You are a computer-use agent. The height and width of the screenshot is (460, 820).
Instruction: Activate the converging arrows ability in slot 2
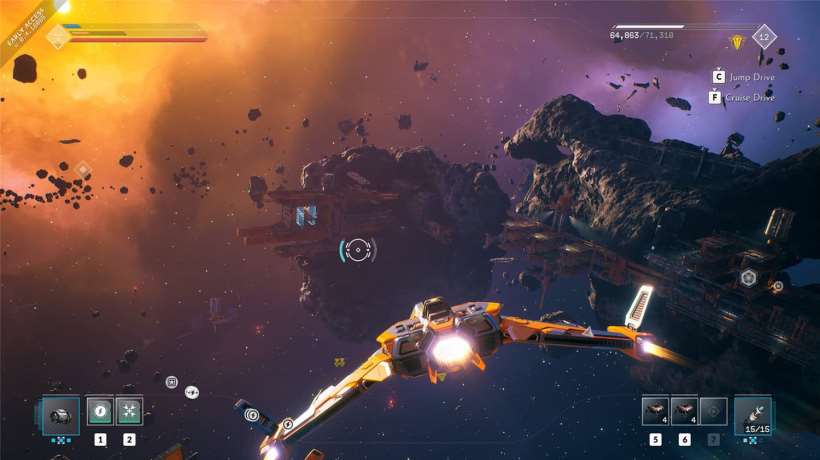pyautogui.click(x=129, y=411)
